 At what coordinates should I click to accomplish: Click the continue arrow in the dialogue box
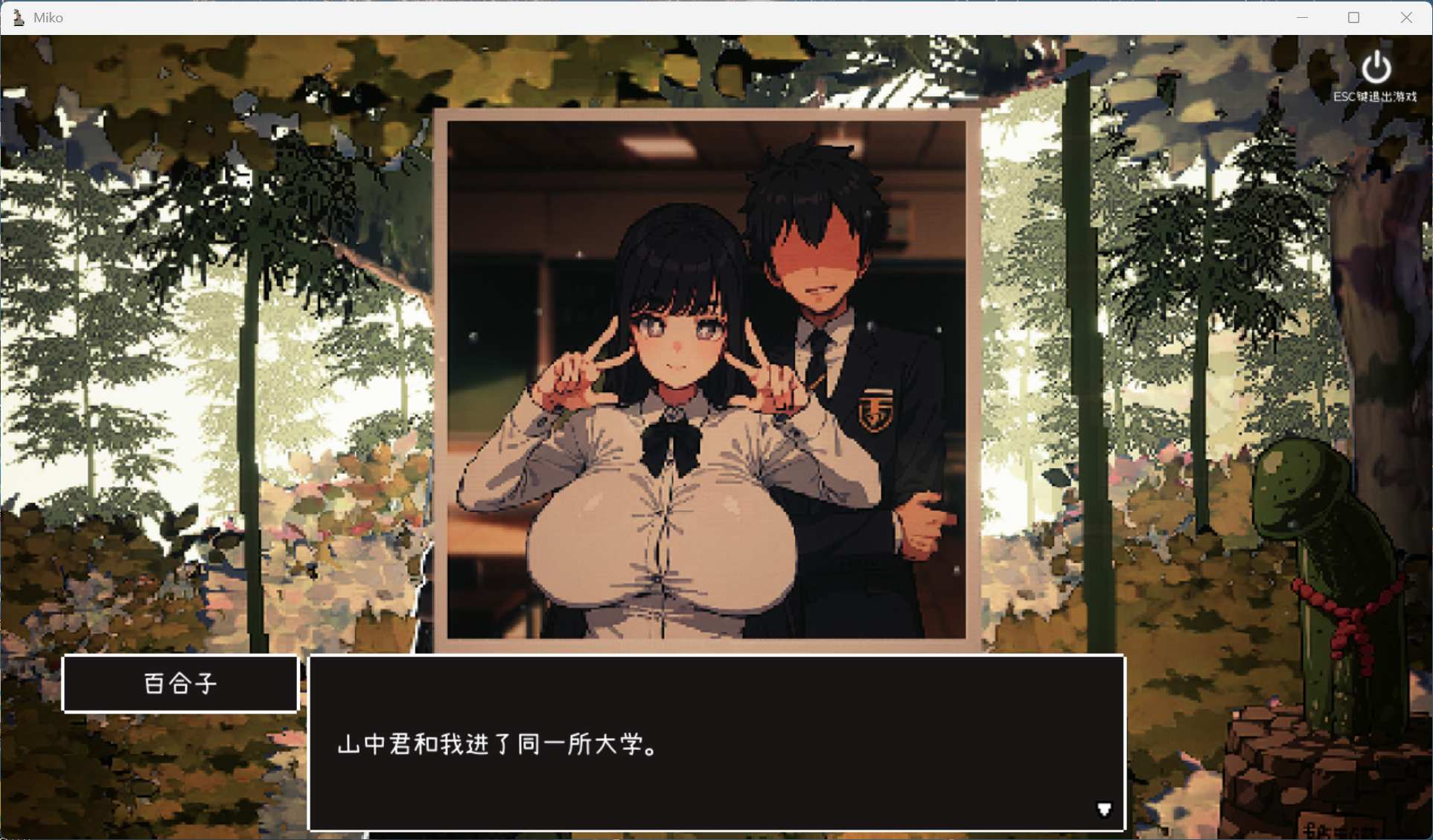[1104, 810]
